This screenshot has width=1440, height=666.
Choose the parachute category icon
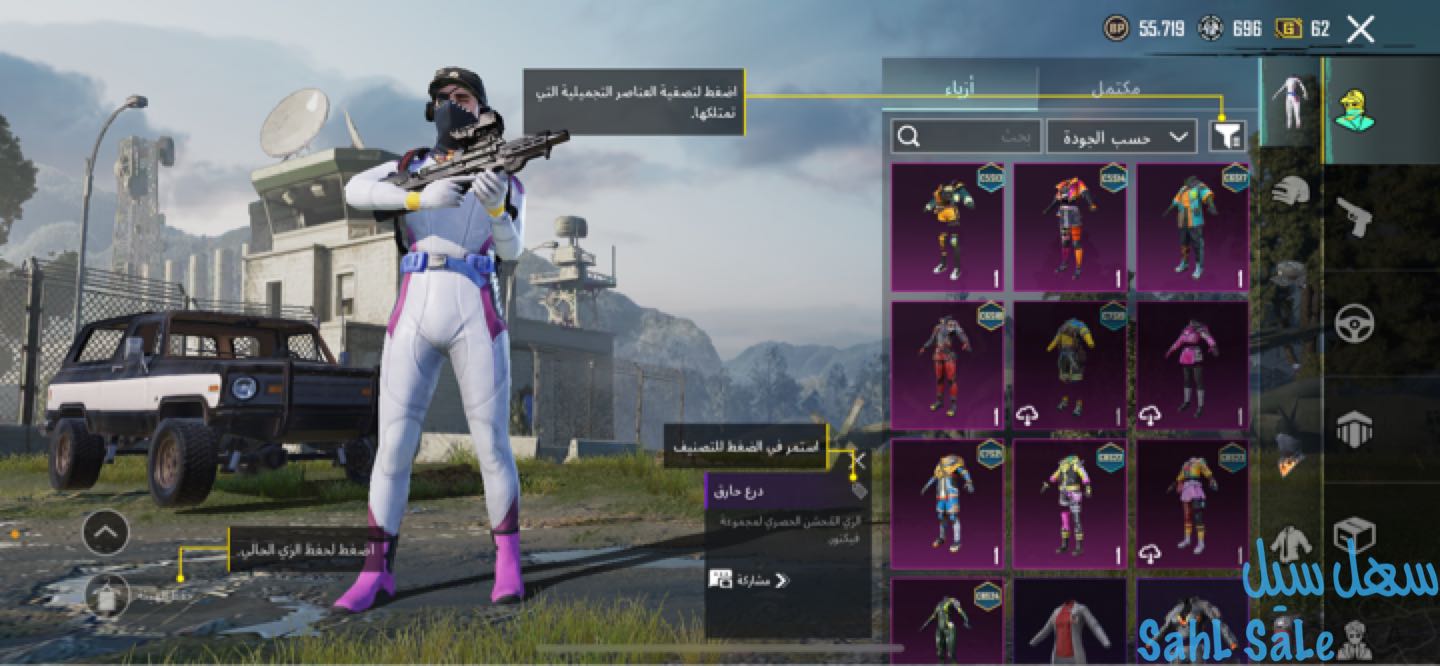(x=1354, y=430)
